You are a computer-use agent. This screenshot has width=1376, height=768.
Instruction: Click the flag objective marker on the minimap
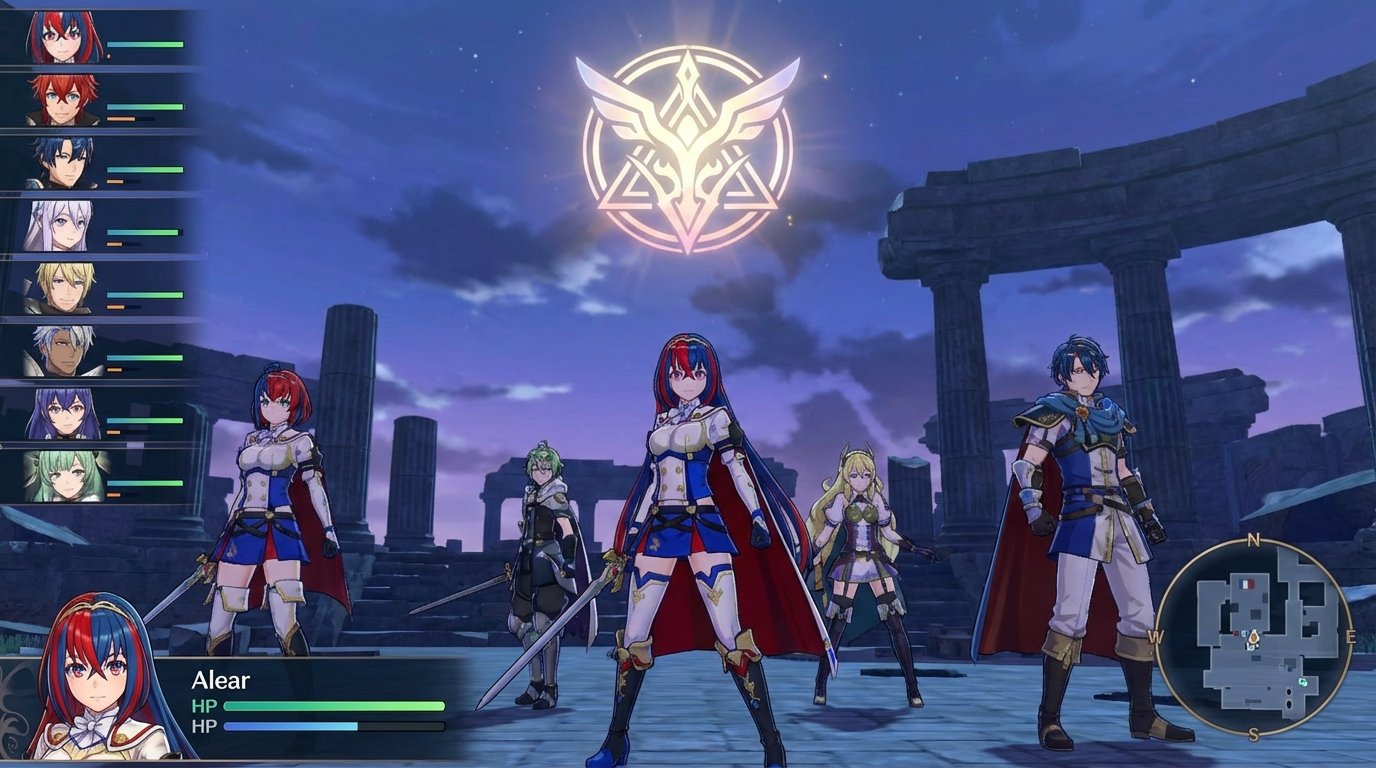click(1245, 583)
